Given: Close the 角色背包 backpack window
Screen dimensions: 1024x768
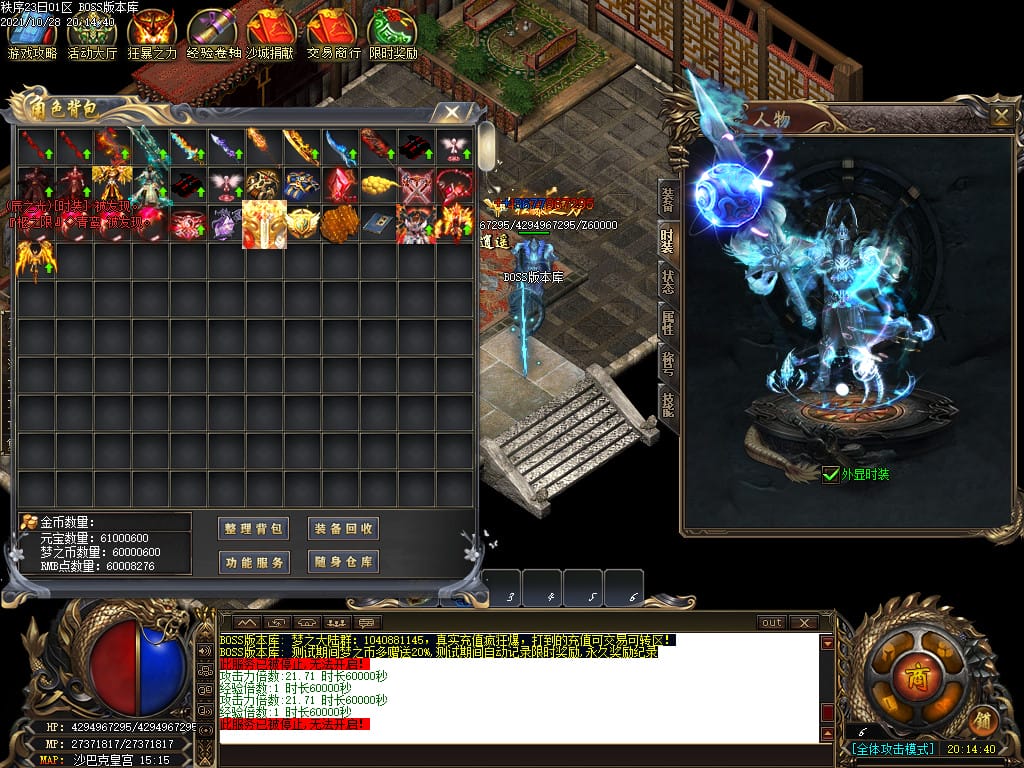Looking at the screenshot, I should click(452, 112).
